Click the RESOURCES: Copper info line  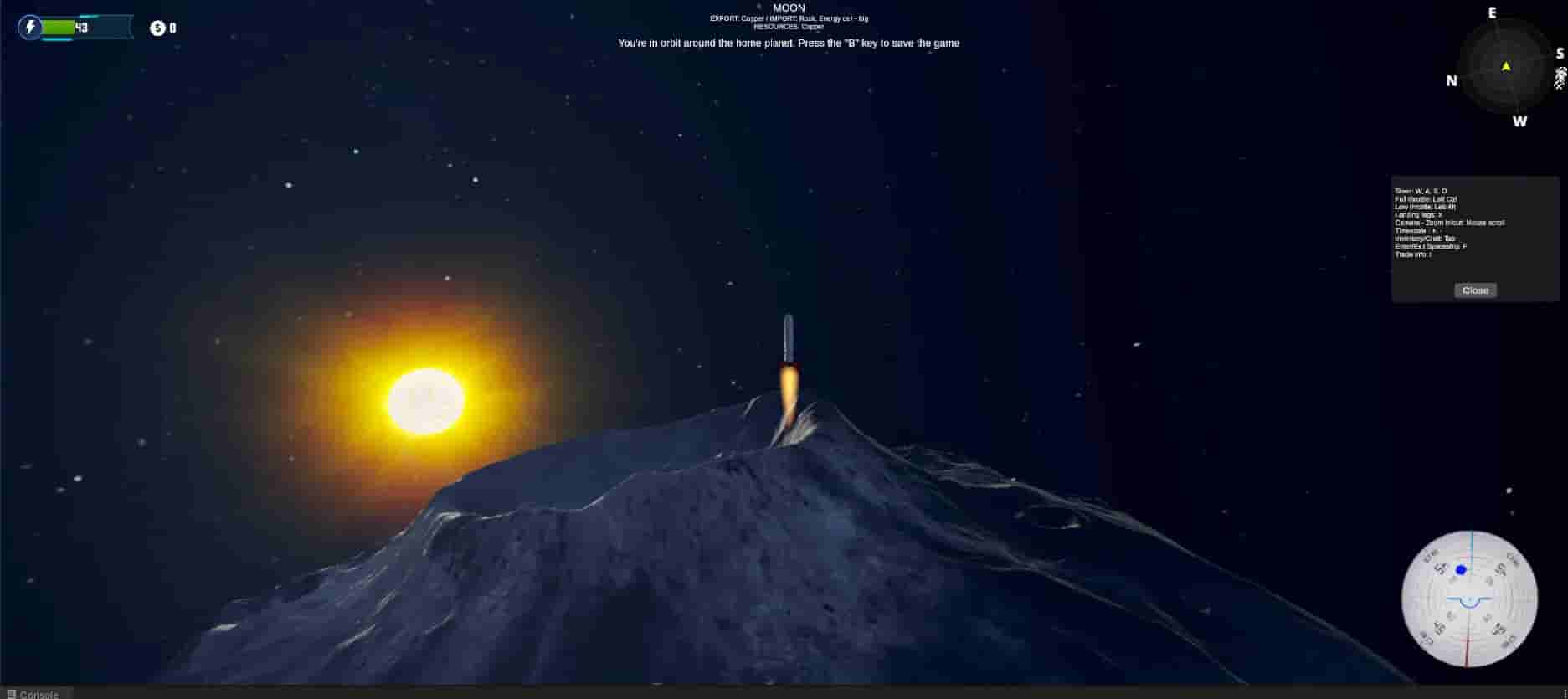click(x=789, y=26)
